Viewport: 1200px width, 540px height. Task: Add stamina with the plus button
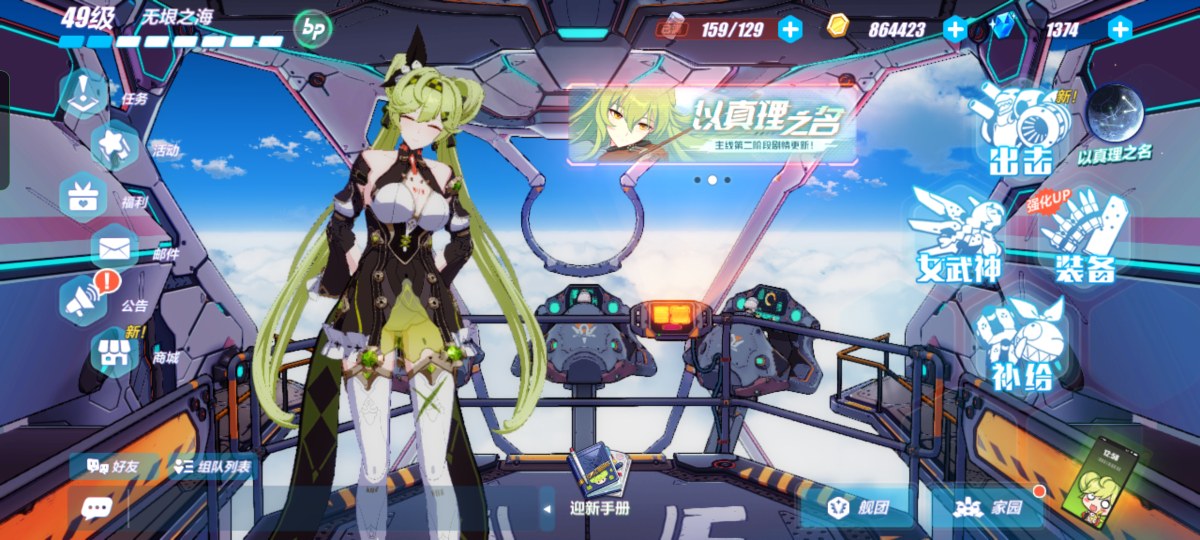[790, 29]
